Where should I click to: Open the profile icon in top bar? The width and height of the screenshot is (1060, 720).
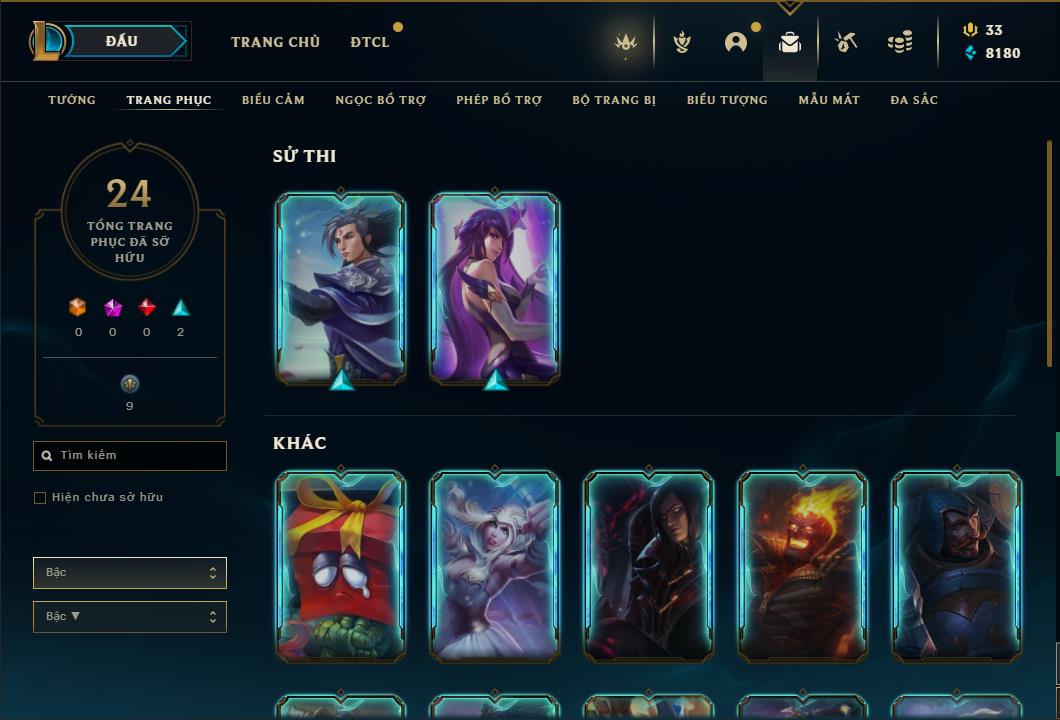(736, 42)
